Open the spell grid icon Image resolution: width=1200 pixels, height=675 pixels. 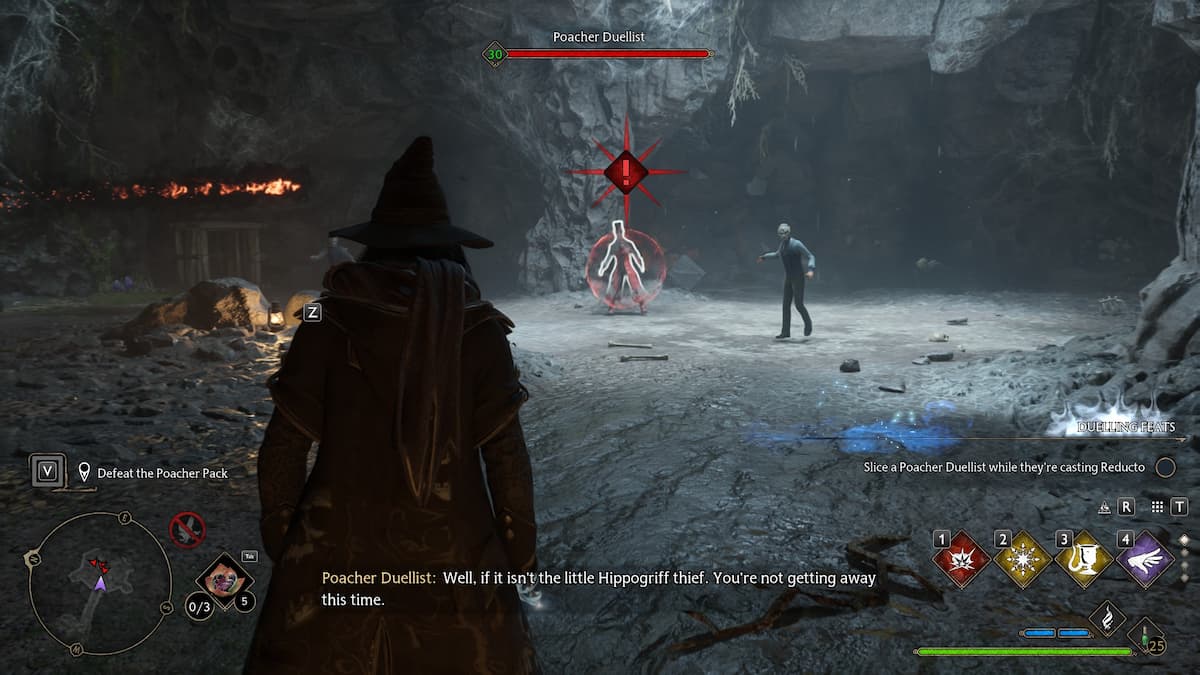coord(1157,507)
